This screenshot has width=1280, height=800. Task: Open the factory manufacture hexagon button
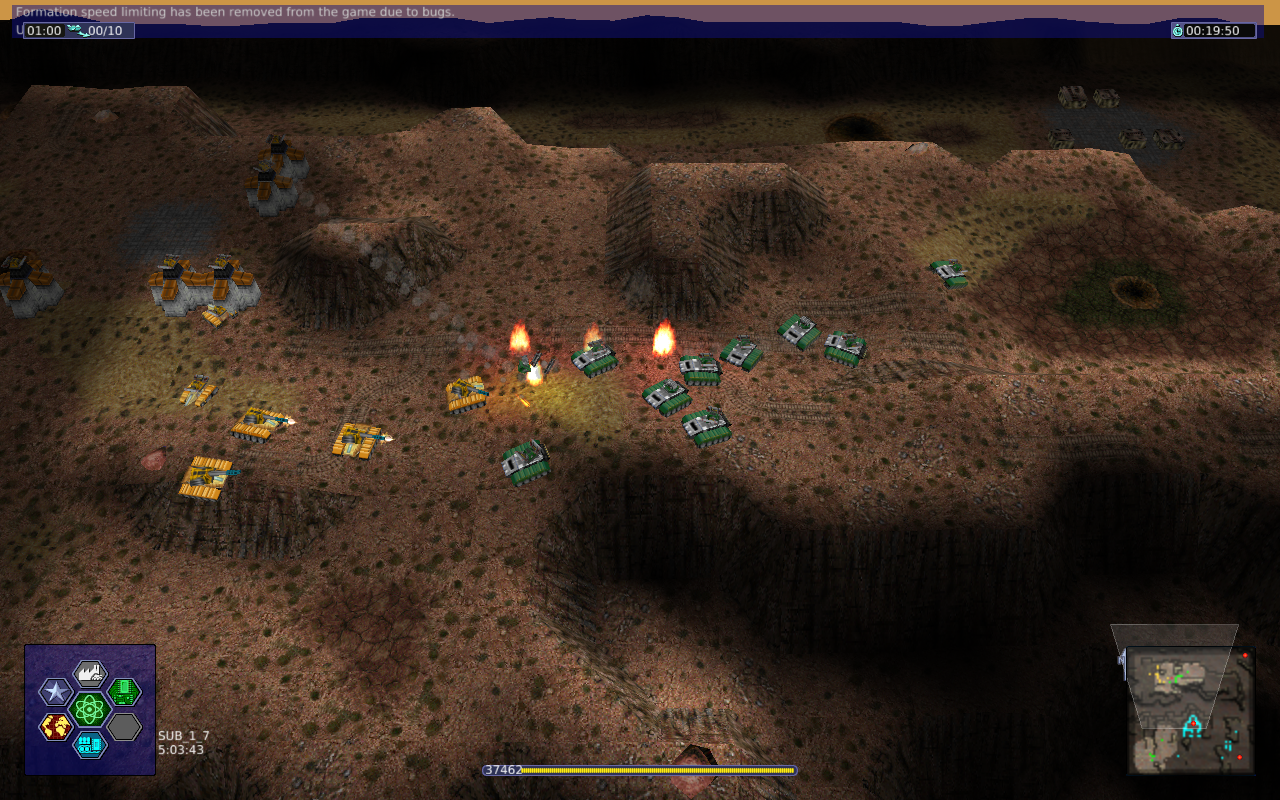coord(90,673)
